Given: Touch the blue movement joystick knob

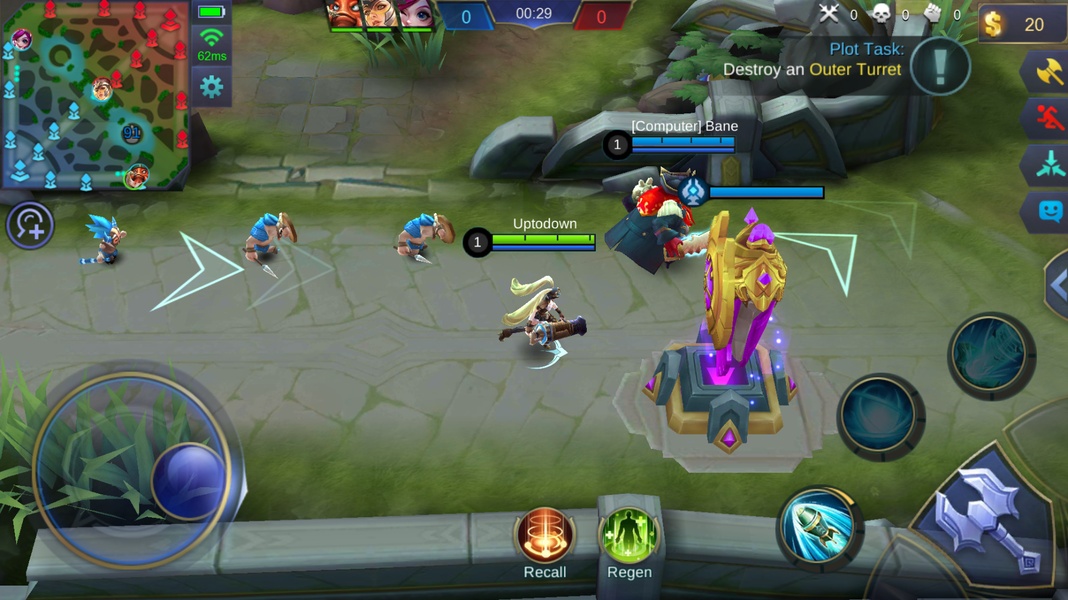Looking at the screenshot, I should pyautogui.click(x=188, y=480).
